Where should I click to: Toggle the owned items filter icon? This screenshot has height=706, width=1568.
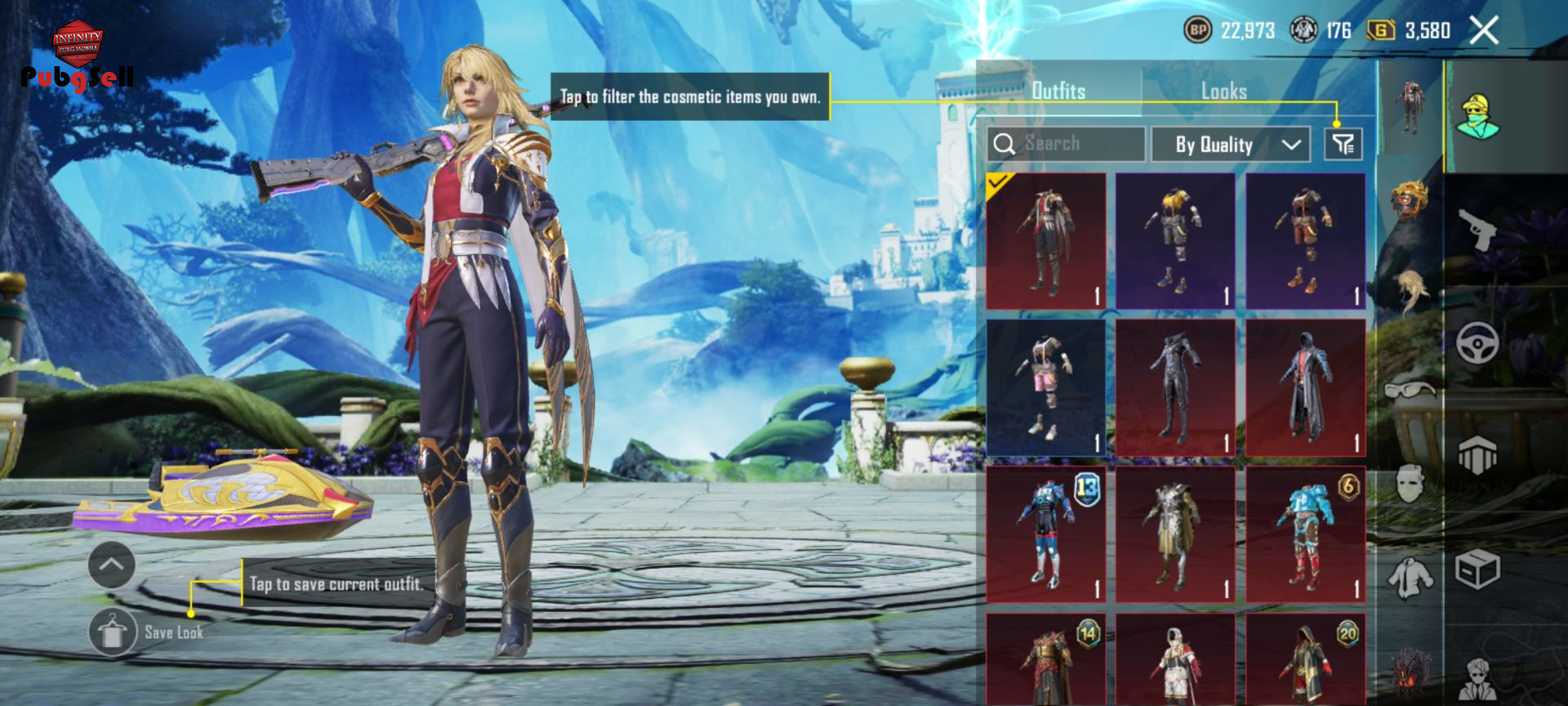coord(1343,145)
